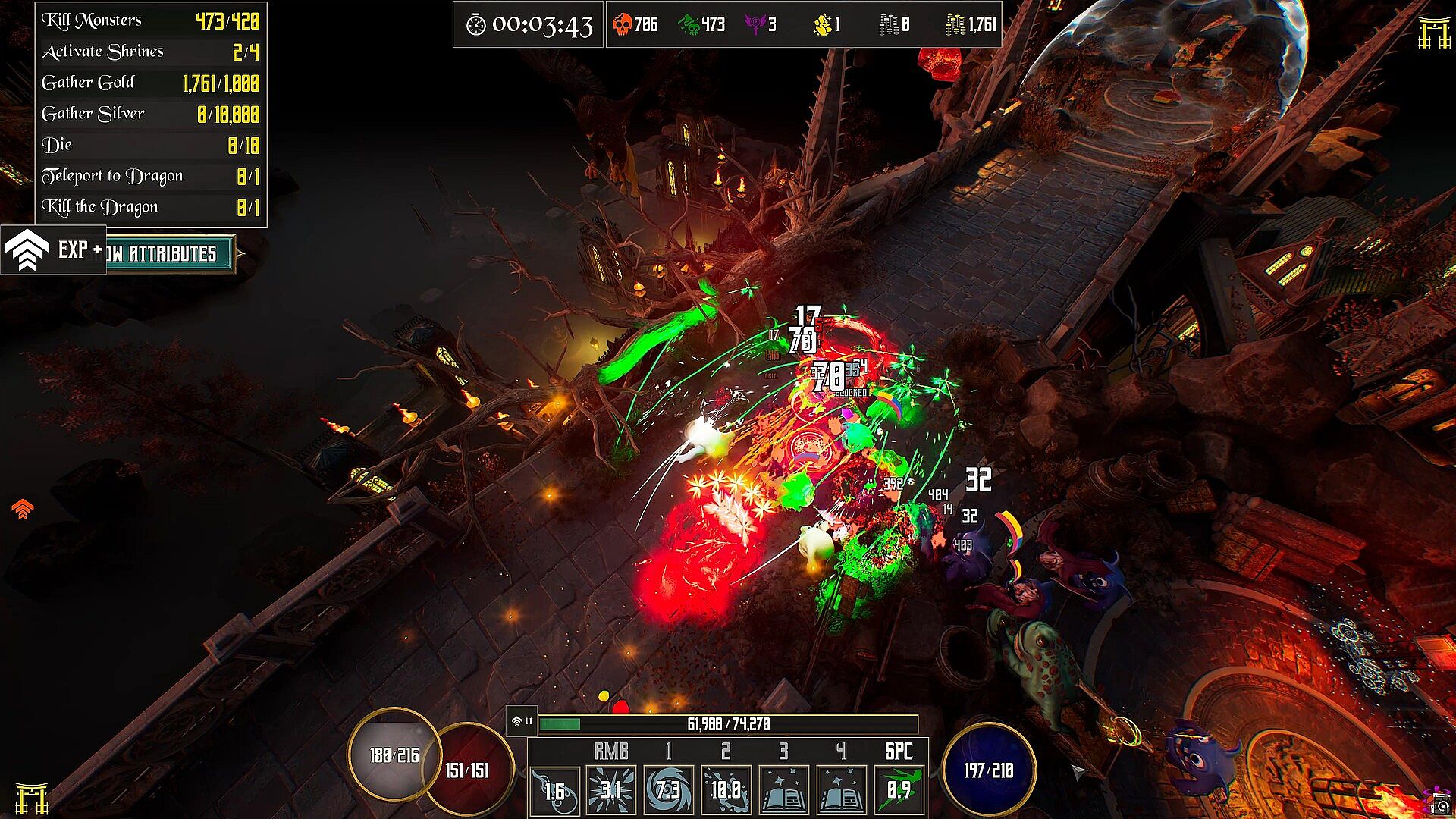The height and width of the screenshot is (819, 1456).
Task: Activate the fireball wisp ability icon
Action: tap(555, 791)
